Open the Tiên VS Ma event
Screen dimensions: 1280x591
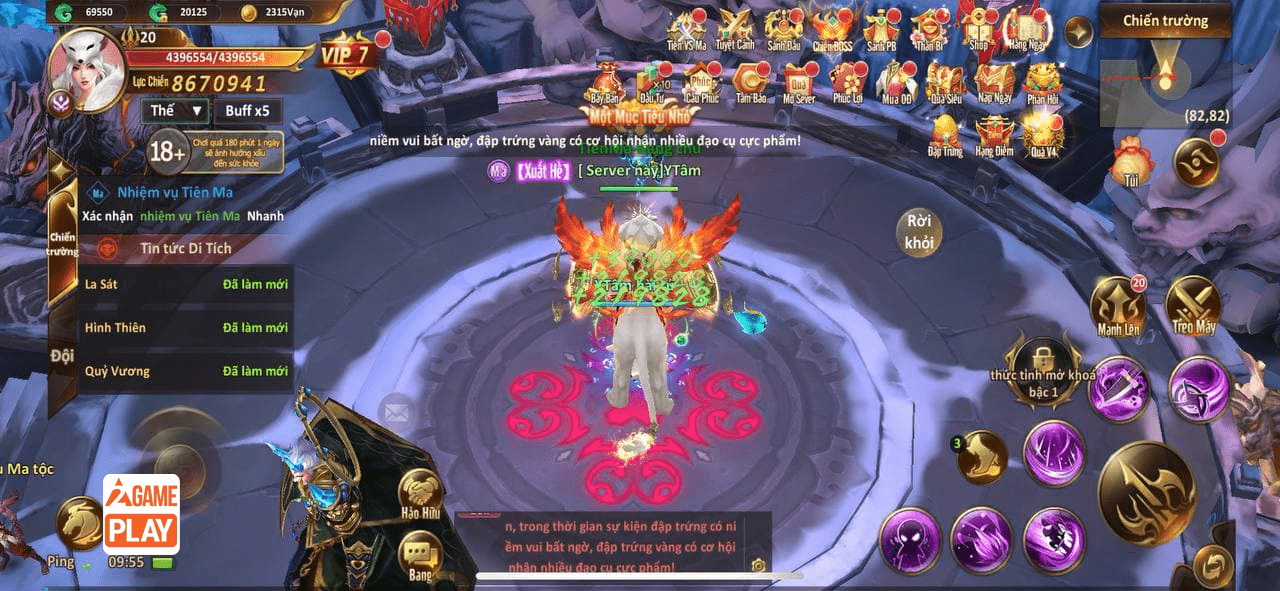pyautogui.click(x=687, y=28)
